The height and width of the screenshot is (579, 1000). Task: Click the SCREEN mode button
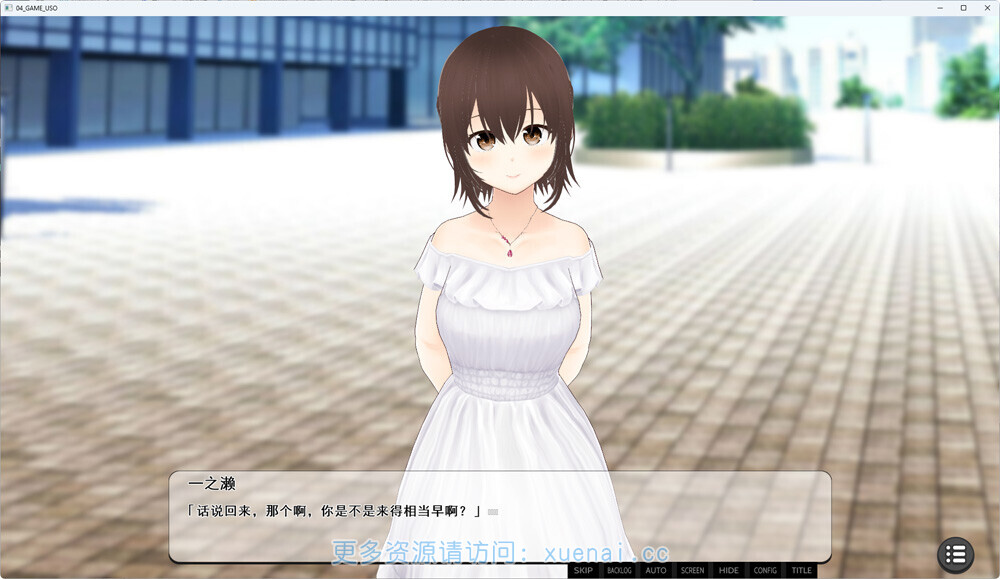[692, 571]
